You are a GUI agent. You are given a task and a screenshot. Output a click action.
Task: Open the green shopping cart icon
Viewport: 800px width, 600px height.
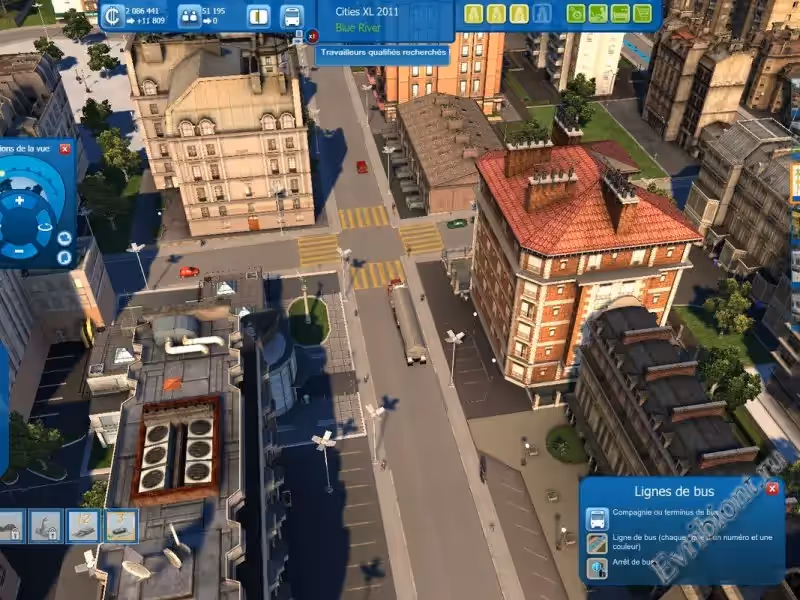tap(642, 14)
